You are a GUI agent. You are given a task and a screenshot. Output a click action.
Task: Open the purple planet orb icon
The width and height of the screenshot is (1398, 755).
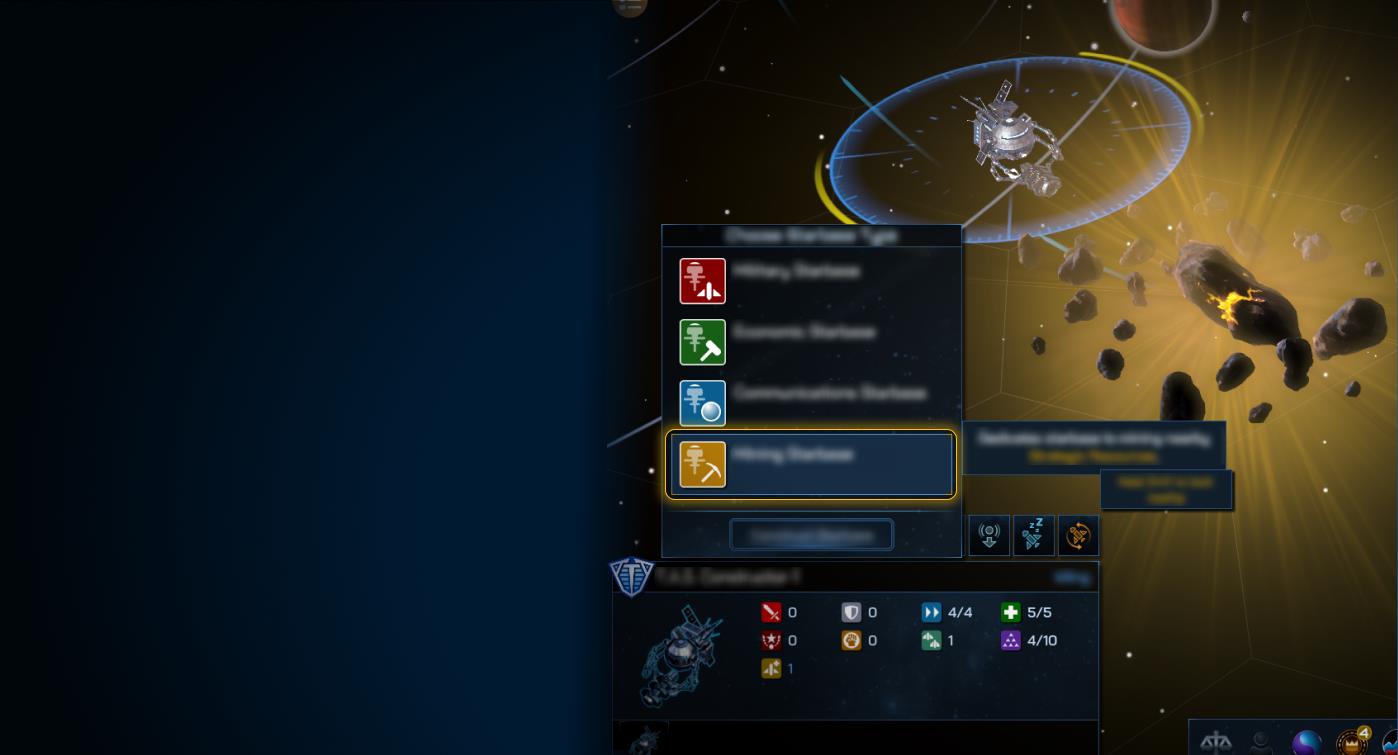point(1306,743)
